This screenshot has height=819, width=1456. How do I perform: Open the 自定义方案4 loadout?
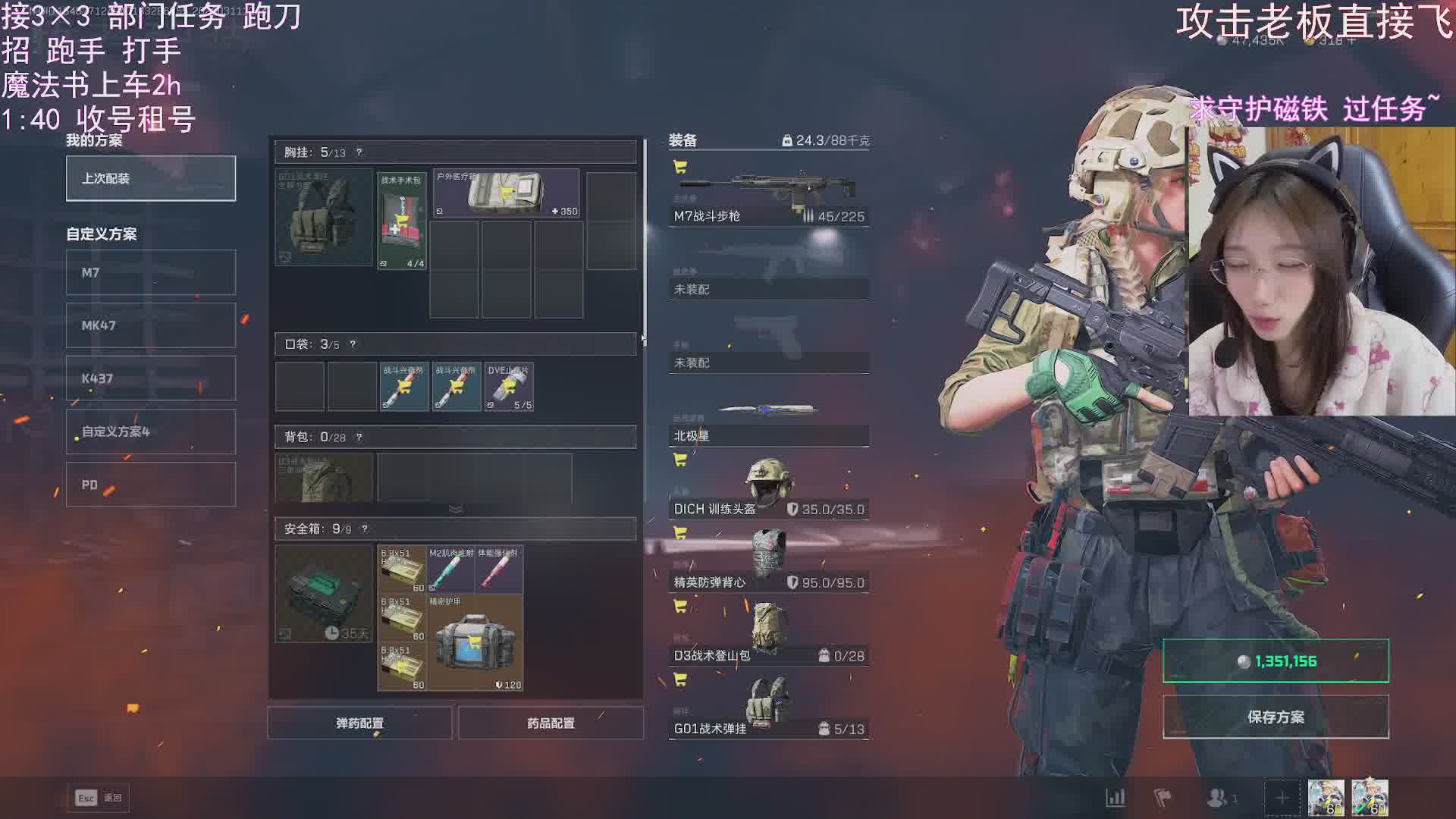pyautogui.click(x=151, y=432)
